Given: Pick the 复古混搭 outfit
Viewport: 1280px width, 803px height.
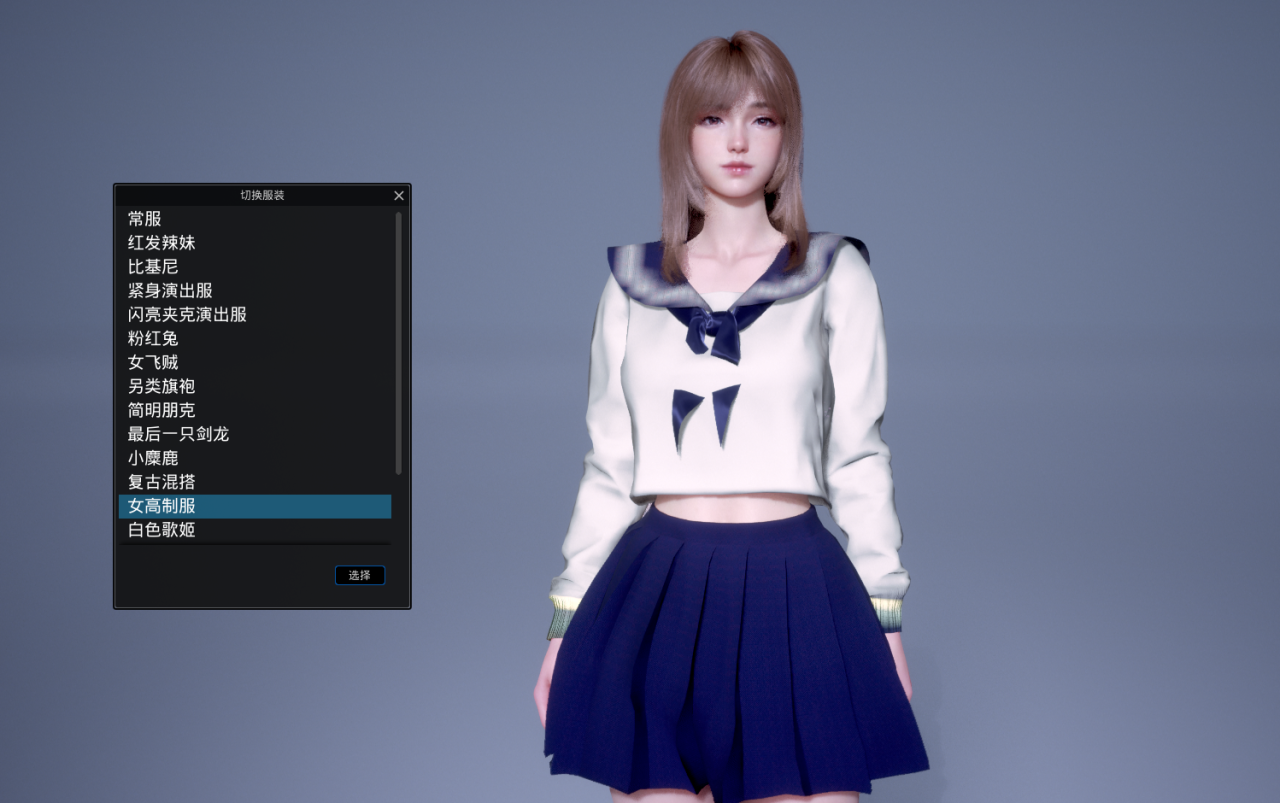Looking at the screenshot, I should click(x=162, y=483).
